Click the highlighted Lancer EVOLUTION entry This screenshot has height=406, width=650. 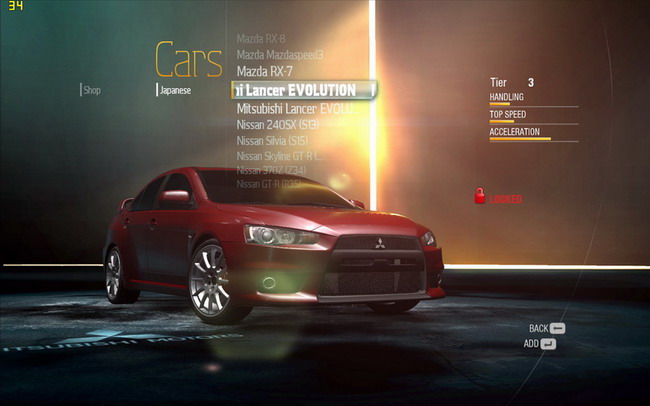pos(303,90)
